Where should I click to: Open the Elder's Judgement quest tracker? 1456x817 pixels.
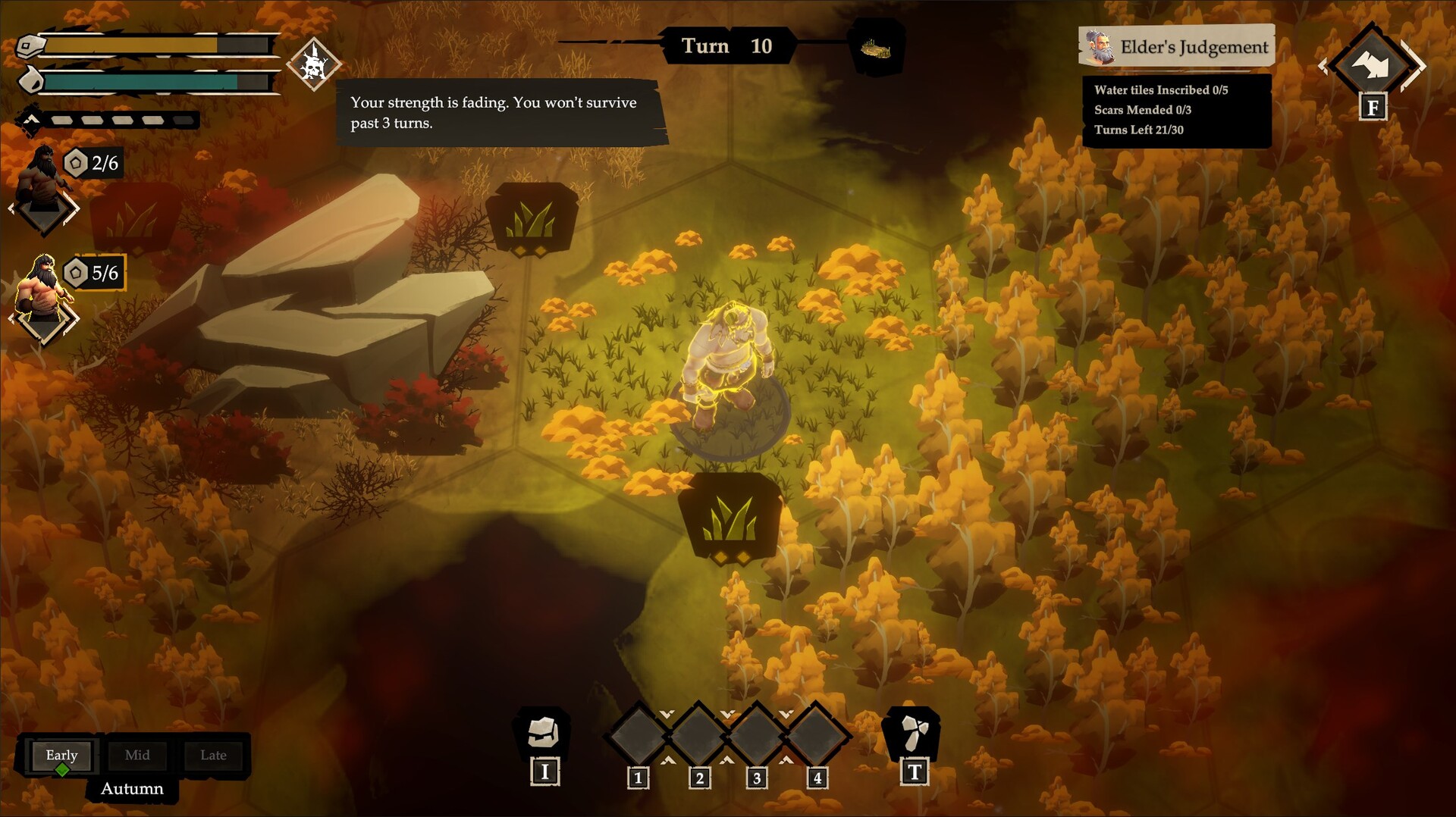click(x=1176, y=47)
